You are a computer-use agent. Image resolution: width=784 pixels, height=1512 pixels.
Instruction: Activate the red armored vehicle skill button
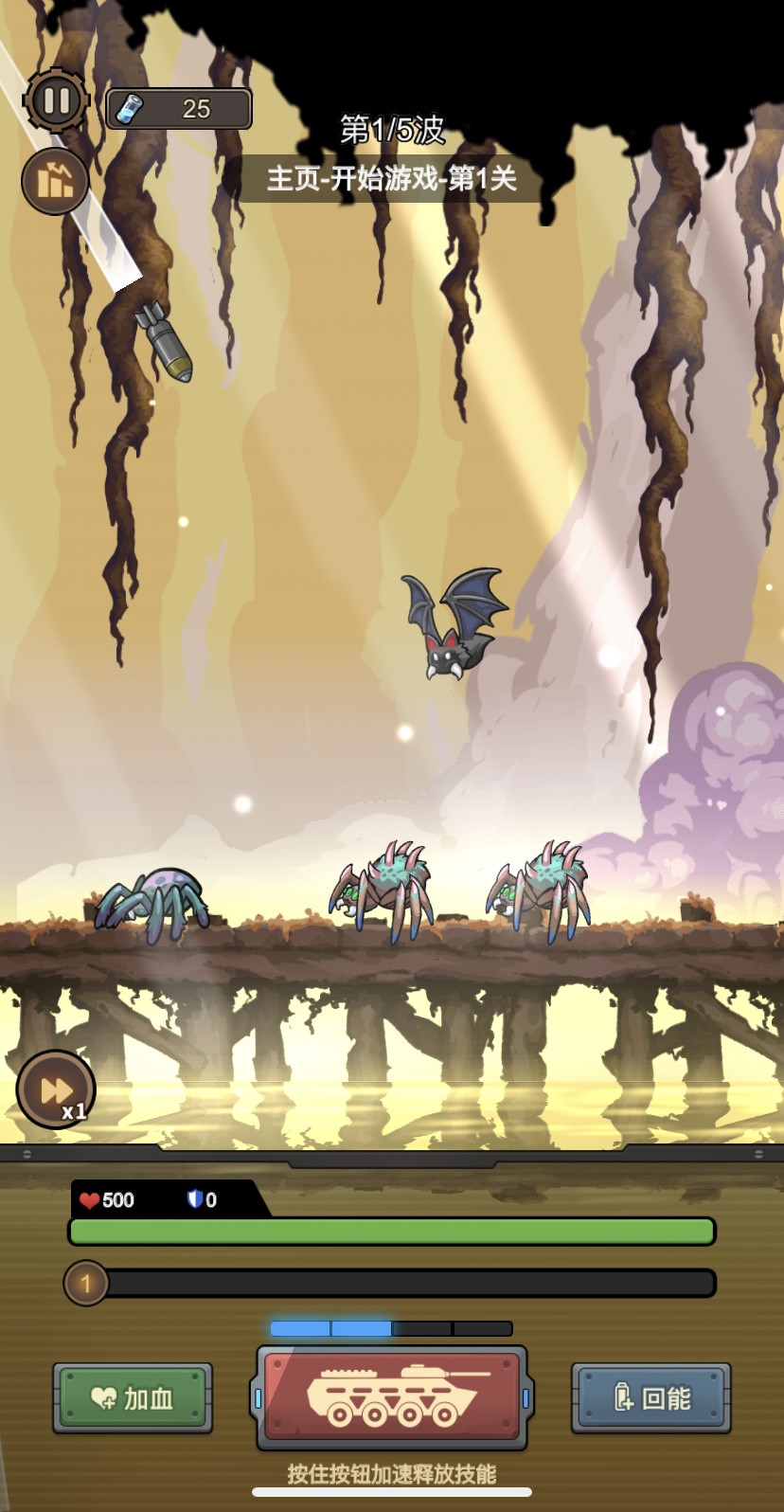(391, 1396)
